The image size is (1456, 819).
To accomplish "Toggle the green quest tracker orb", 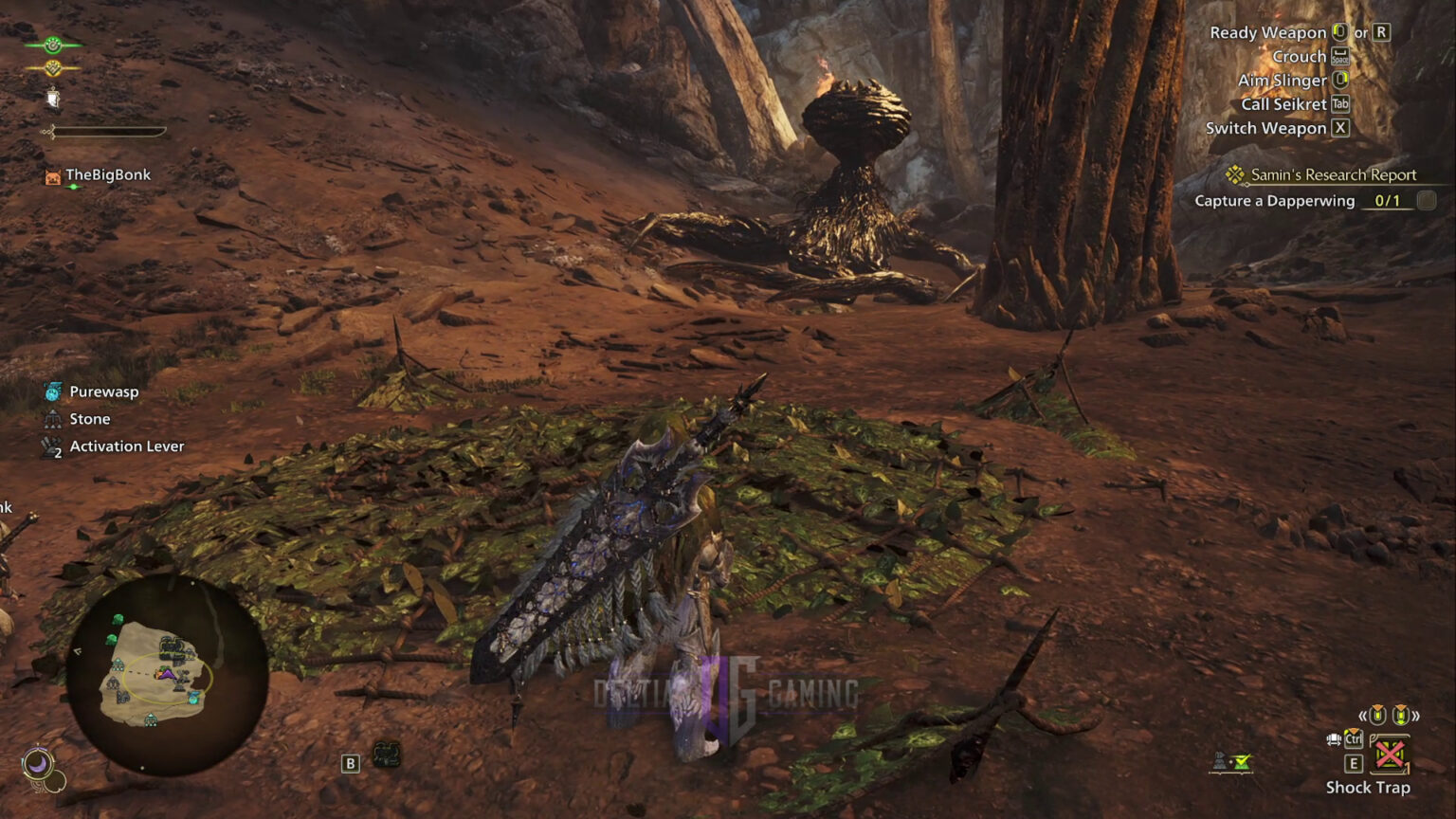I will (52, 45).
